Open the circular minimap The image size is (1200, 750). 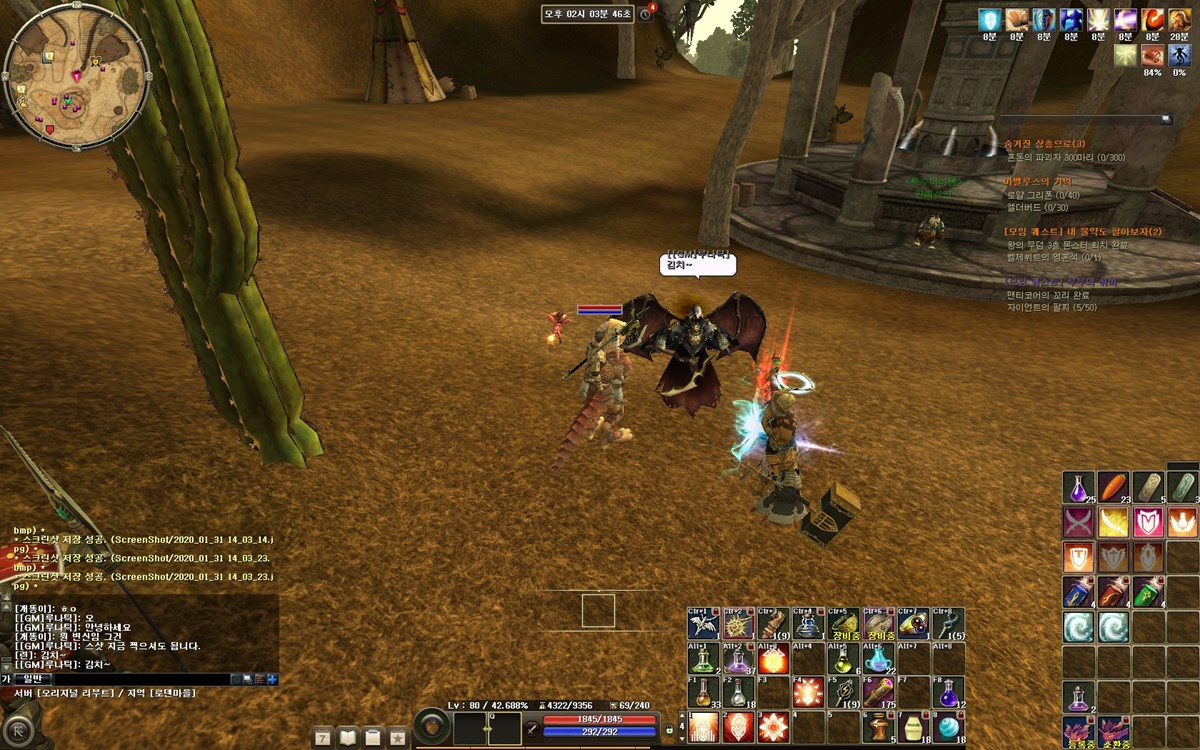76,76
